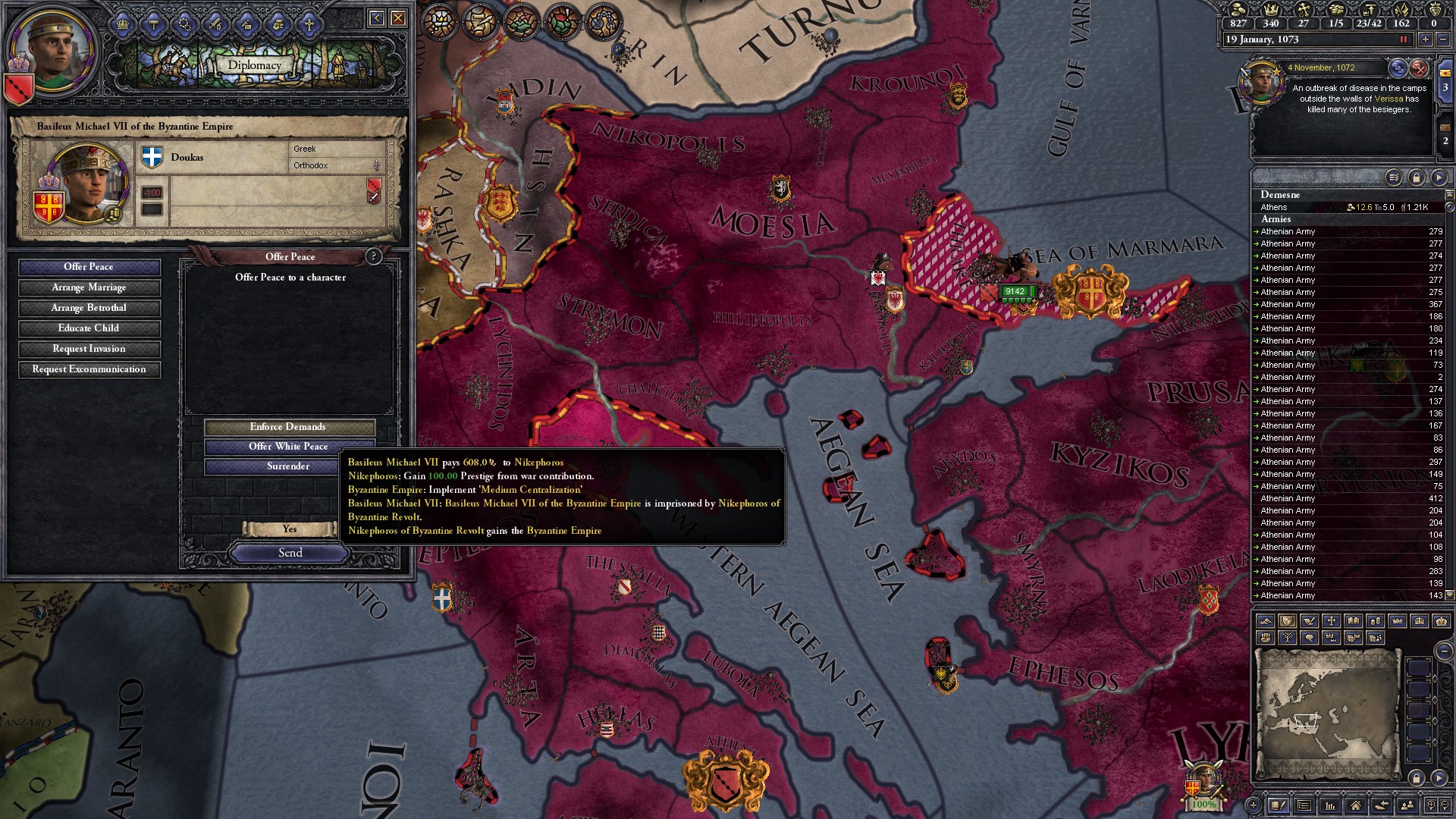The width and height of the screenshot is (1456, 819).
Task: Open the Offer Peace help question mark
Action: point(373,256)
